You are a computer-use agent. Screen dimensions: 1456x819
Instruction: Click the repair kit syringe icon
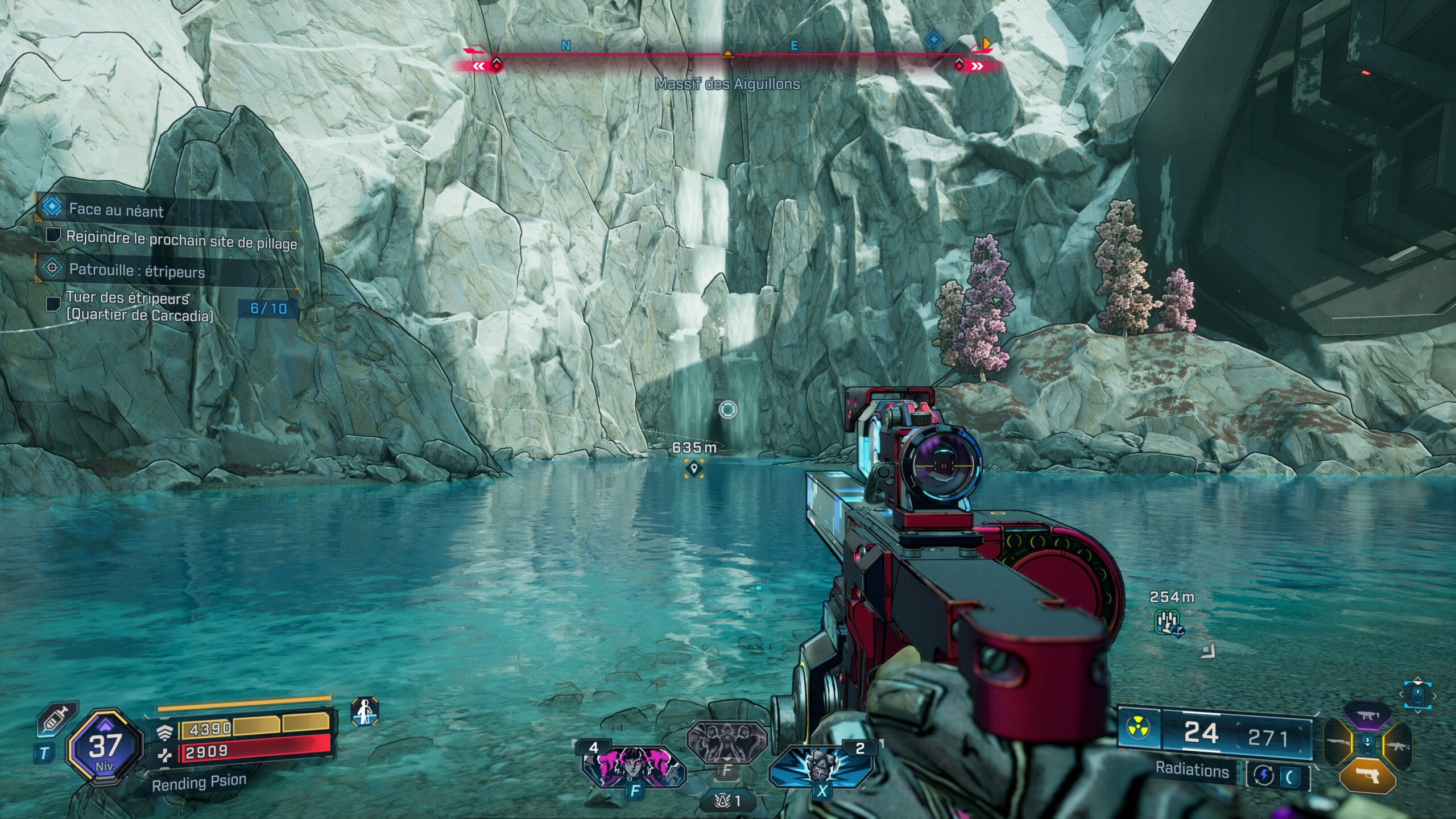[x=57, y=719]
